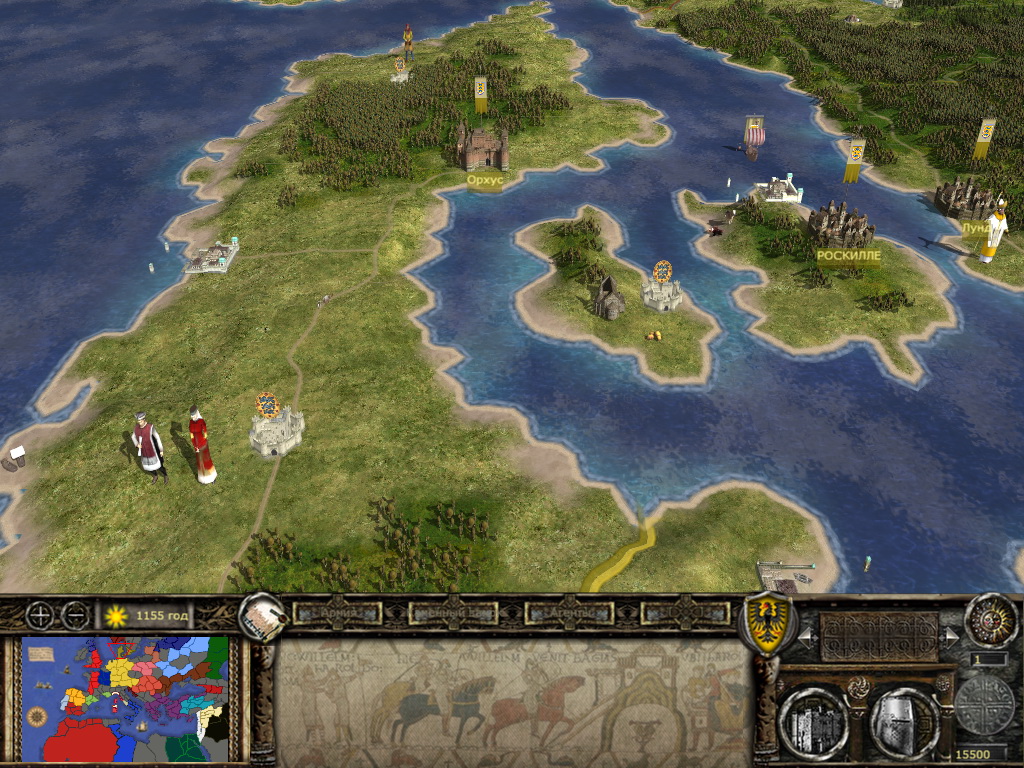Viewport: 1024px width, 768px height.
Task: End the turn with the sun button
Action: tap(991, 621)
